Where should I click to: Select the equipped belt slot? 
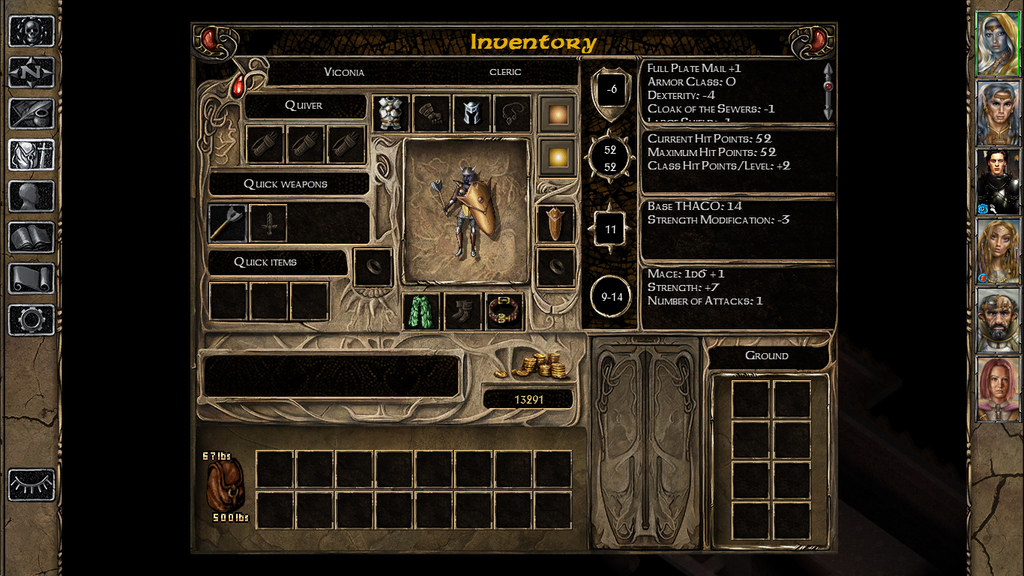point(505,311)
